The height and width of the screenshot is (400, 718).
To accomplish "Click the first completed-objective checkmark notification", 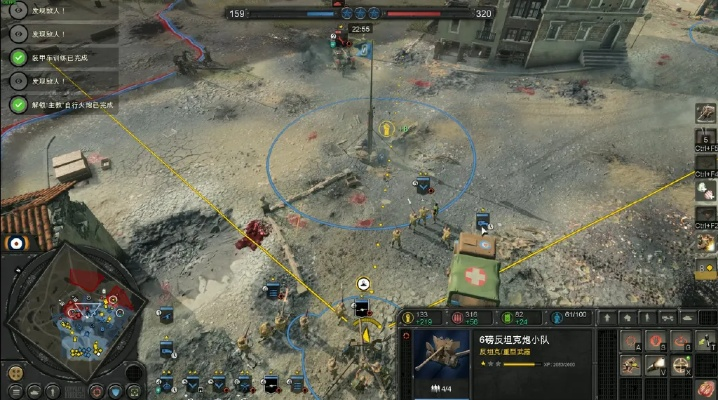I will (x=18, y=57).
